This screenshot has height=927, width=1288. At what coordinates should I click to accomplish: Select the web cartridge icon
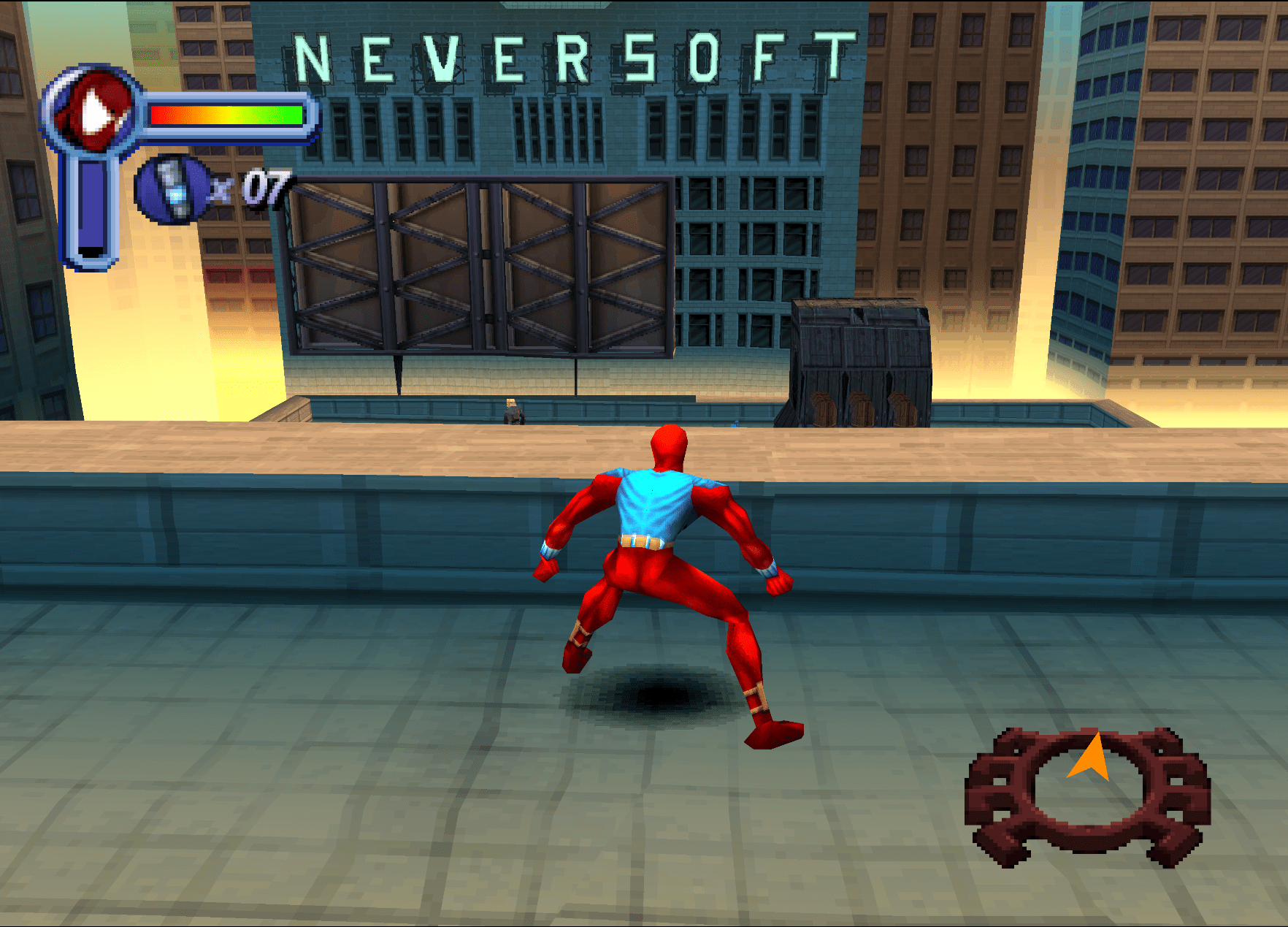(x=172, y=189)
